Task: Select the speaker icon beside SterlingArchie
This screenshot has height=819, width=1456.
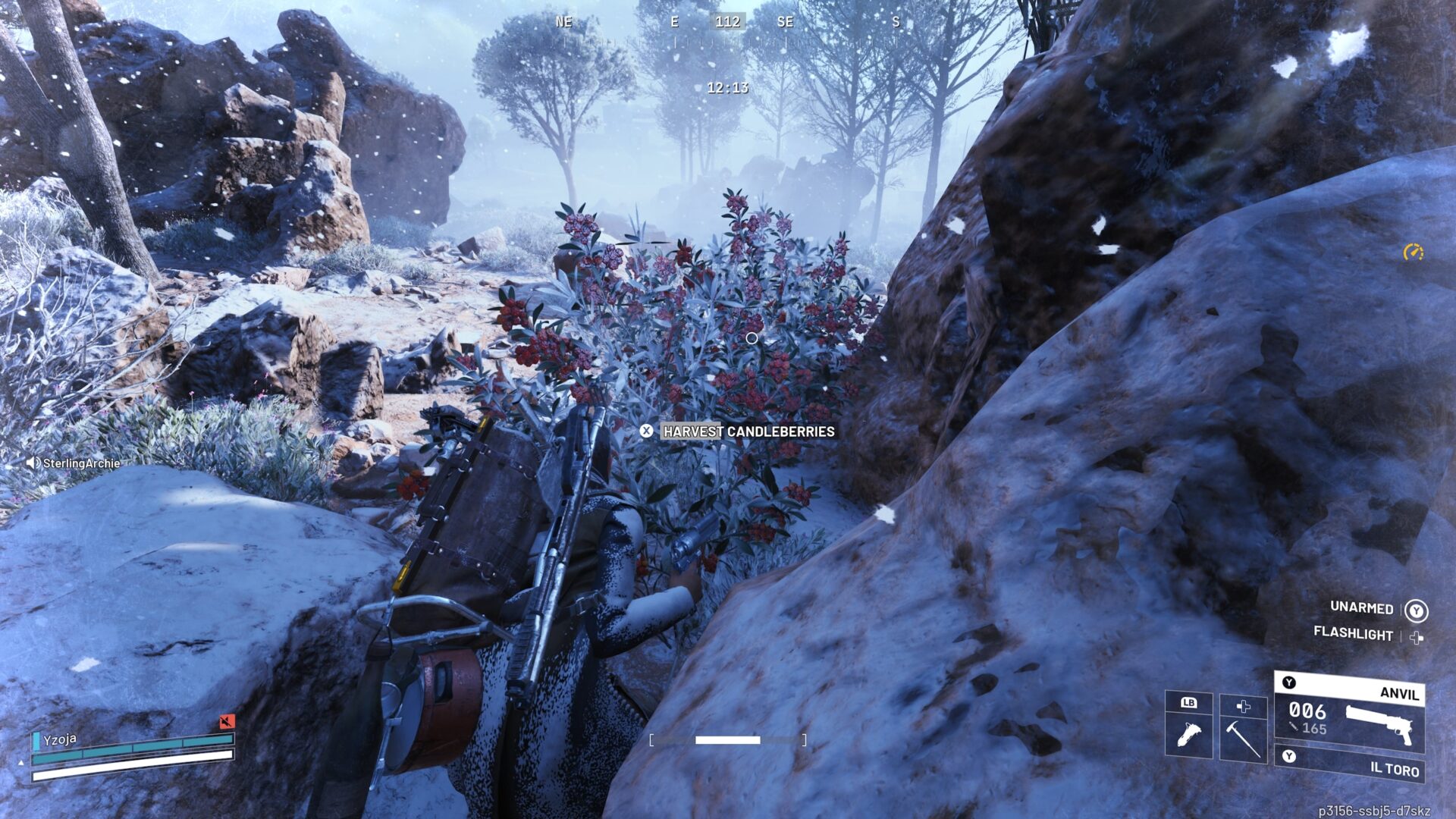Action: (33, 463)
